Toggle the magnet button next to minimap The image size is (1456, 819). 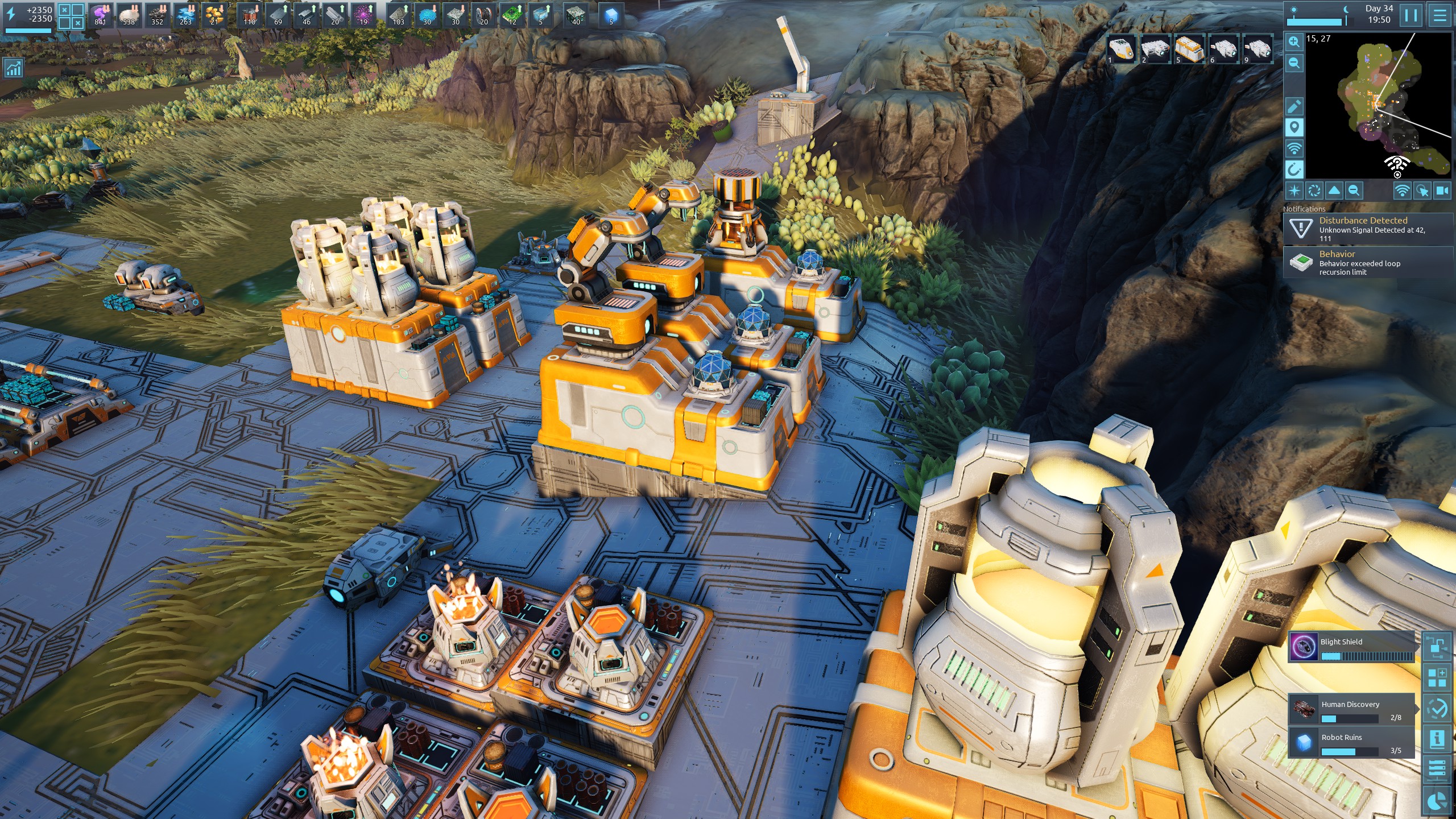(1294, 169)
